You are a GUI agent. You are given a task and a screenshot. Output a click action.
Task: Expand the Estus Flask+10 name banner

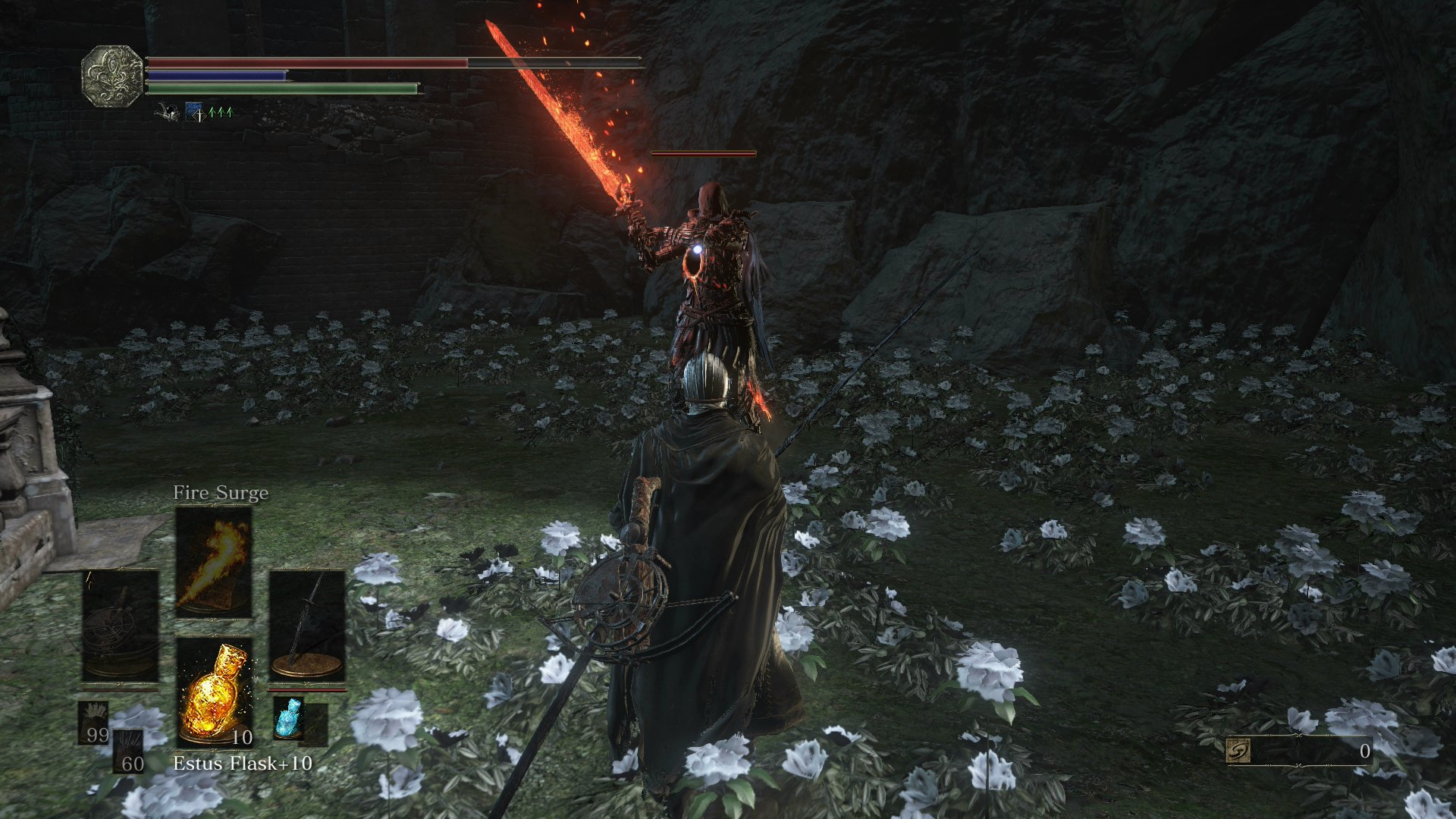click(244, 764)
